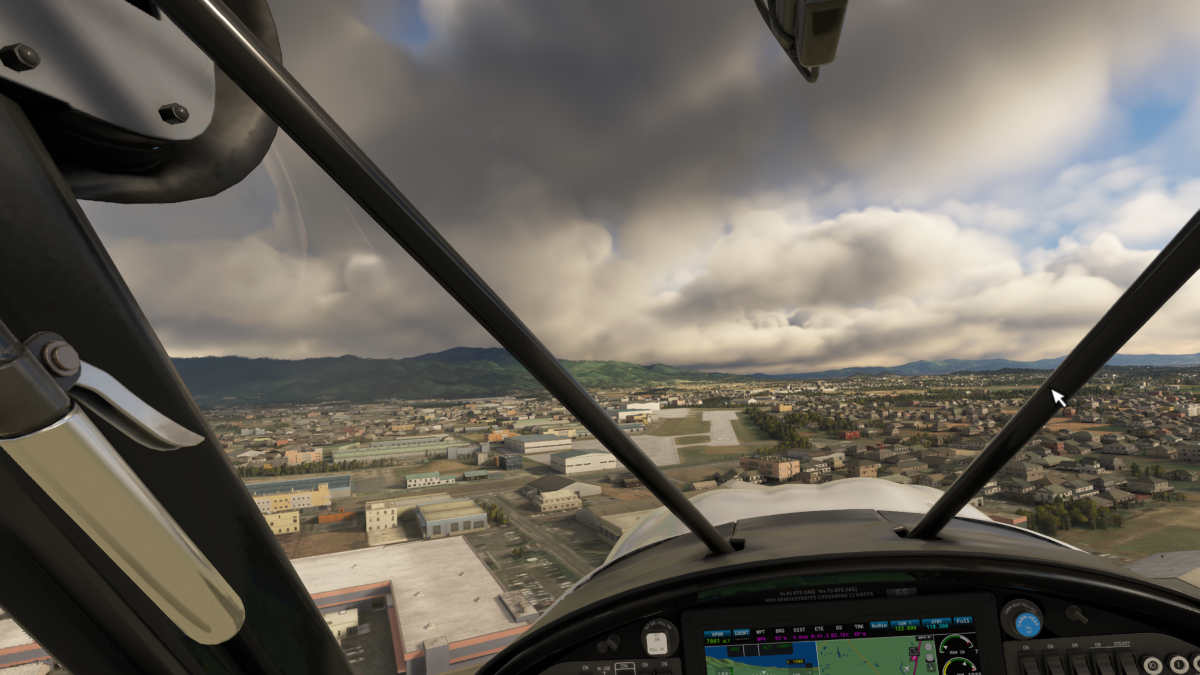
Task: Open the XPDR transponder code field
Action: [717, 637]
